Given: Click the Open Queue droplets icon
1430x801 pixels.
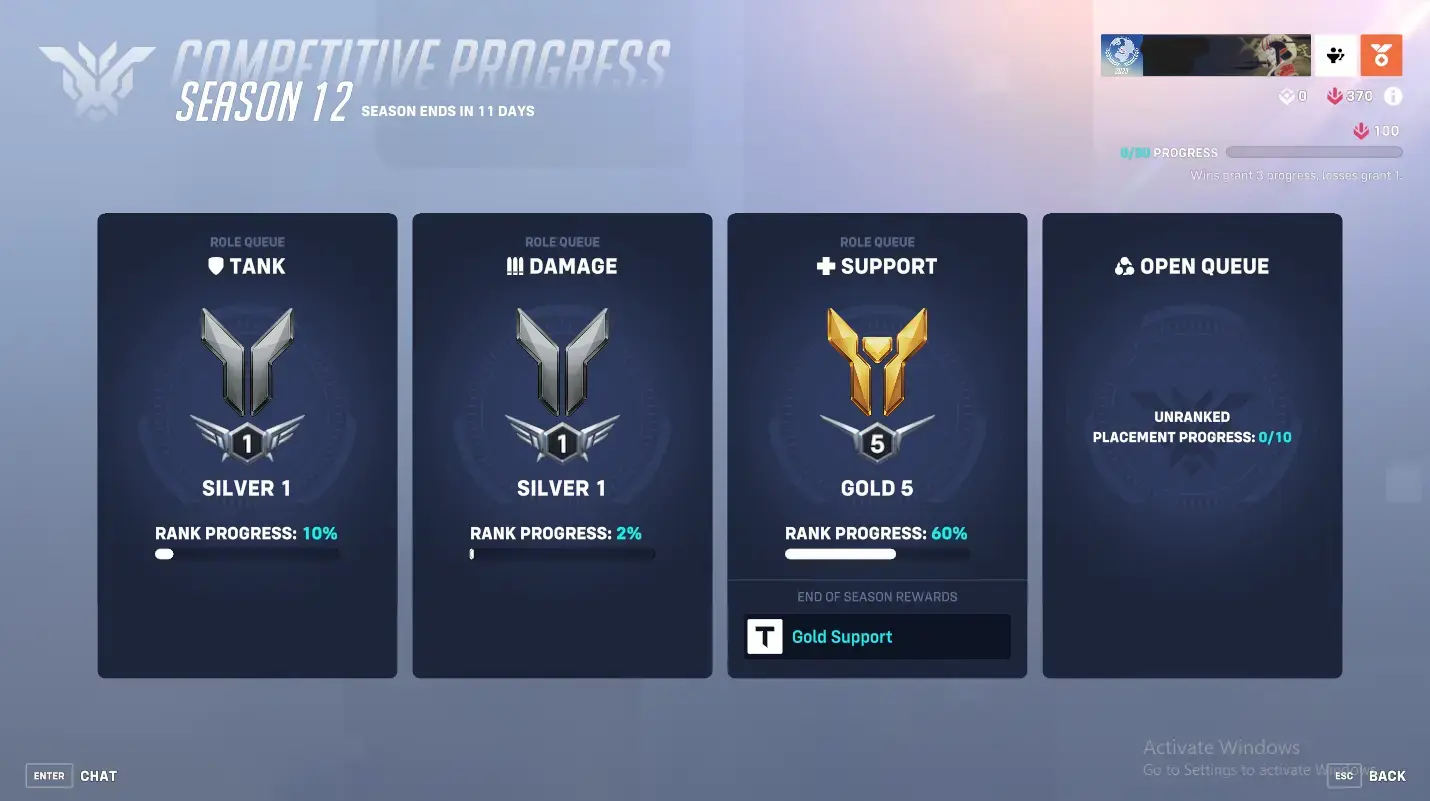Looking at the screenshot, I should tap(1124, 265).
